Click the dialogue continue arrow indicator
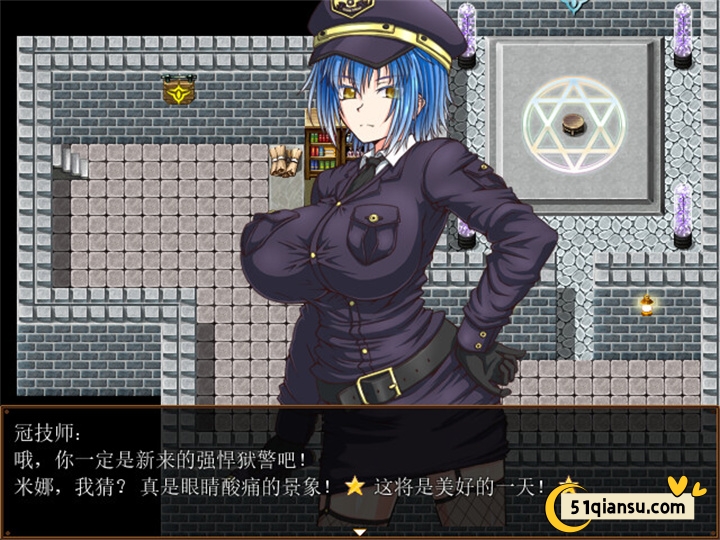Screen dimensions: 720x540 click(x=359, y=533)
